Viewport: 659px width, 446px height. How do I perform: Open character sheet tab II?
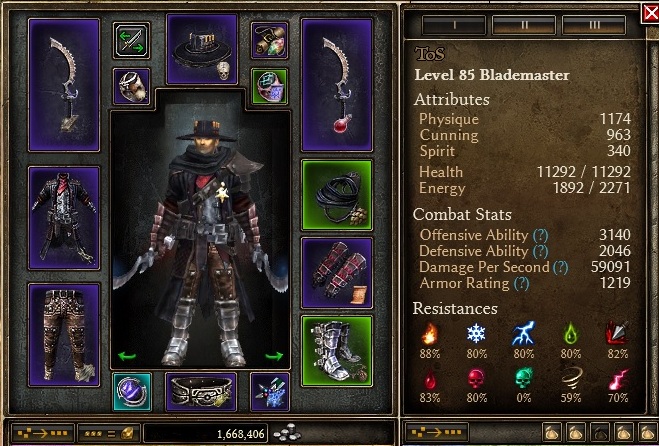pyautogui.click(x=524, y=24)
